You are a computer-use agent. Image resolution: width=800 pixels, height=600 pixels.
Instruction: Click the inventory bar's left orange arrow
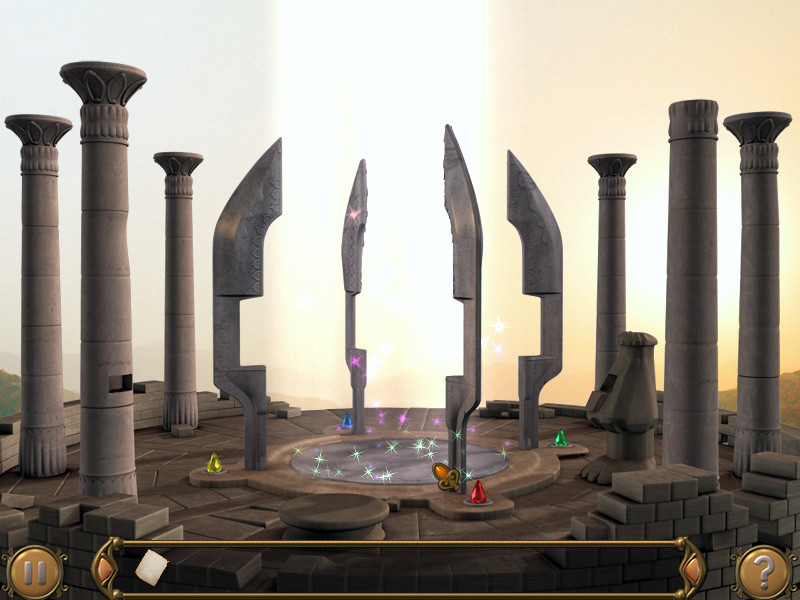click(x=108, y=570)
